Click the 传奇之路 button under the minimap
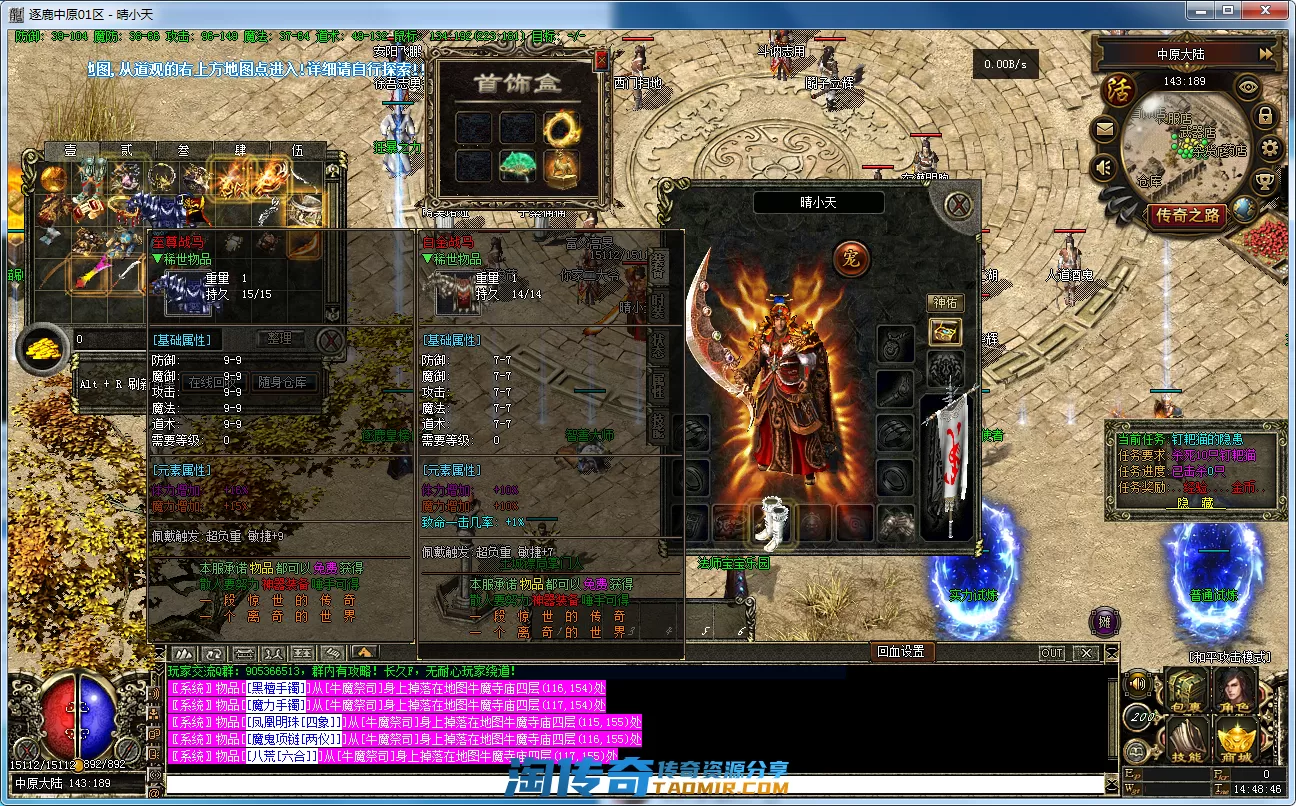1296x806 pixels. (x=1187, y=215)
